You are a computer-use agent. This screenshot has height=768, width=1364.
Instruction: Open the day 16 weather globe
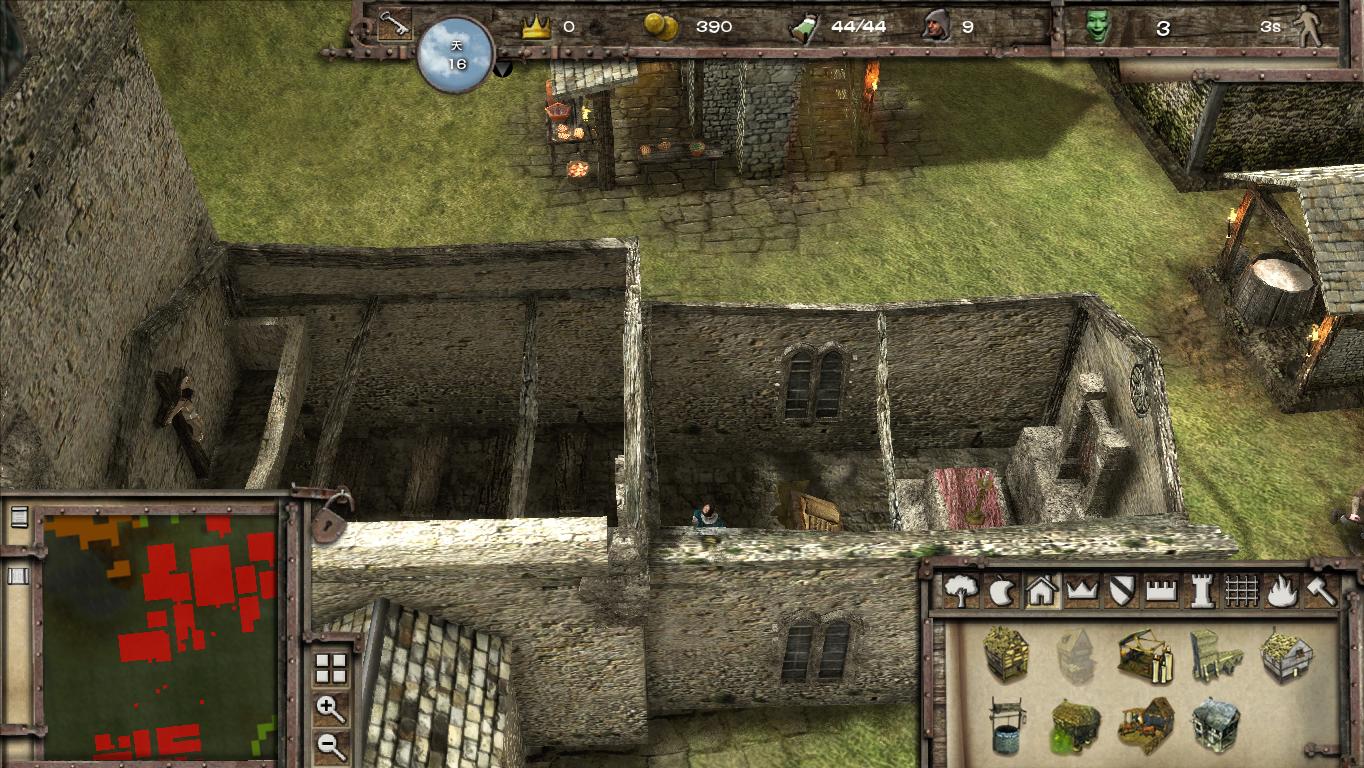456,55
